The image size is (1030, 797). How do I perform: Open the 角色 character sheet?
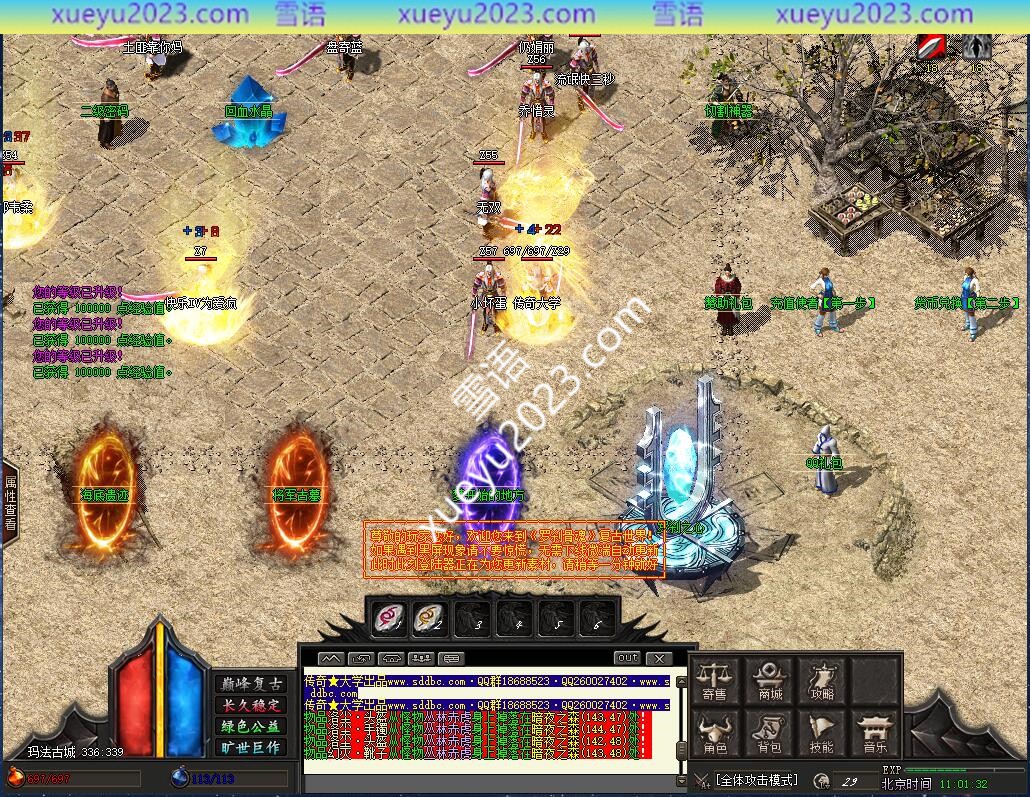point(714,733)
